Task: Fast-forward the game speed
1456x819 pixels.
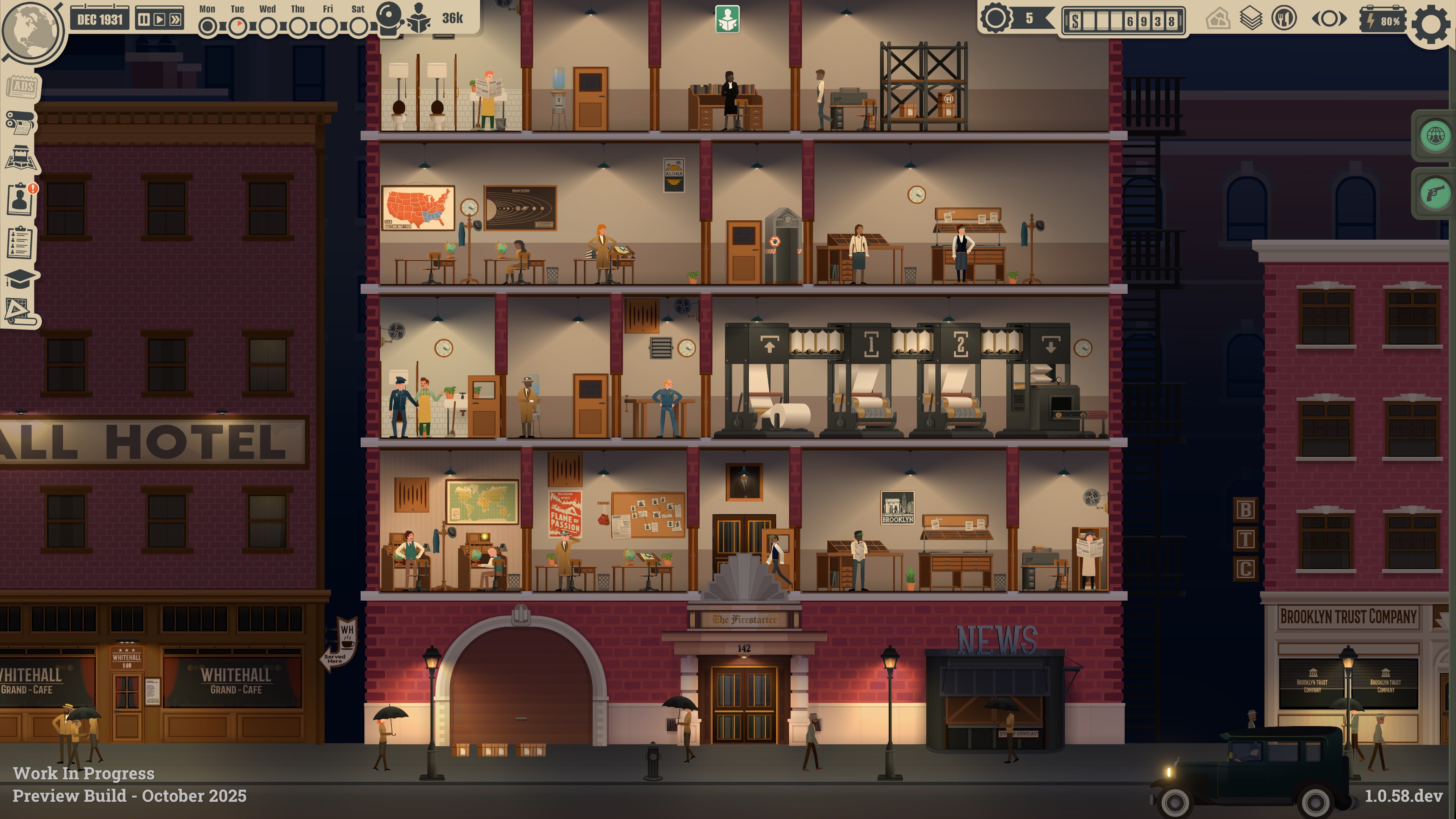Action: pyautogui.click(x=176, y=20)
